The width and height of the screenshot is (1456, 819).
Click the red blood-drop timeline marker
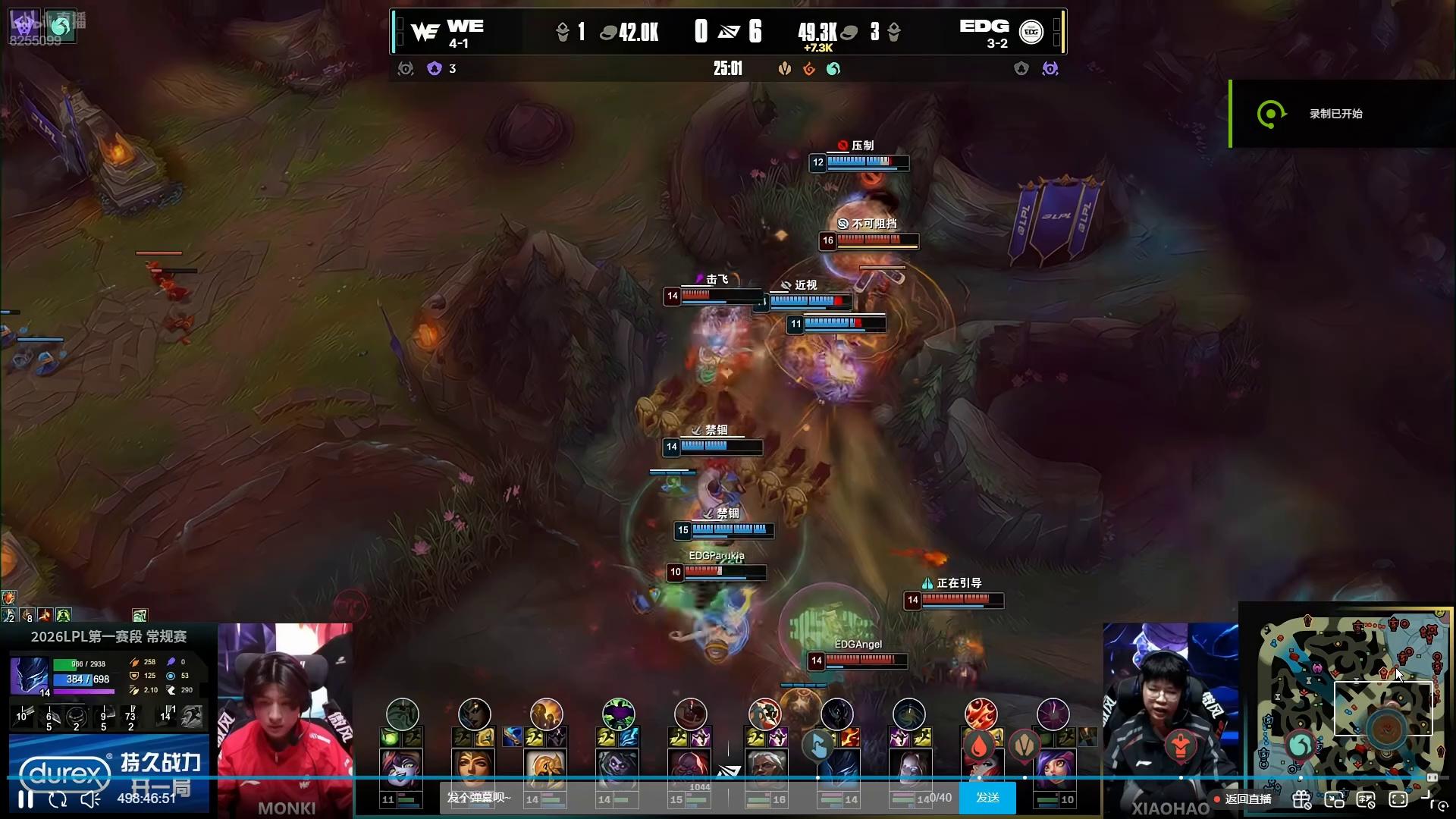979,747
